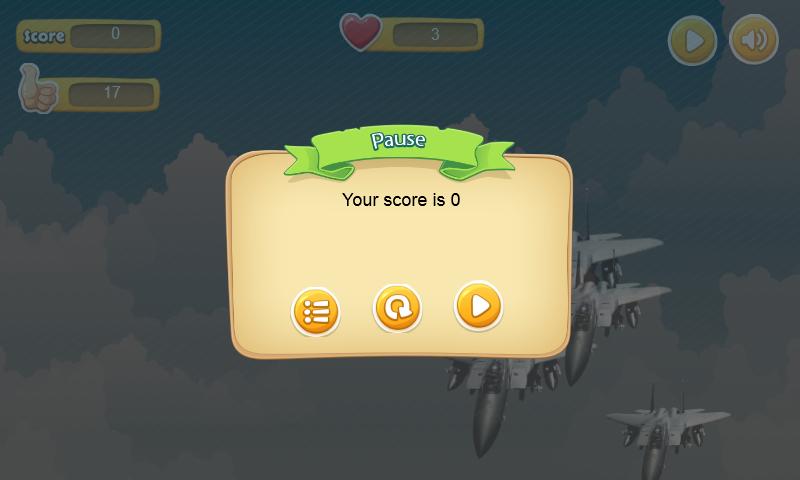Viewport: 800px width, 480px height.
Task: Open the level list menu button
Action: click(x=316, y=312)
